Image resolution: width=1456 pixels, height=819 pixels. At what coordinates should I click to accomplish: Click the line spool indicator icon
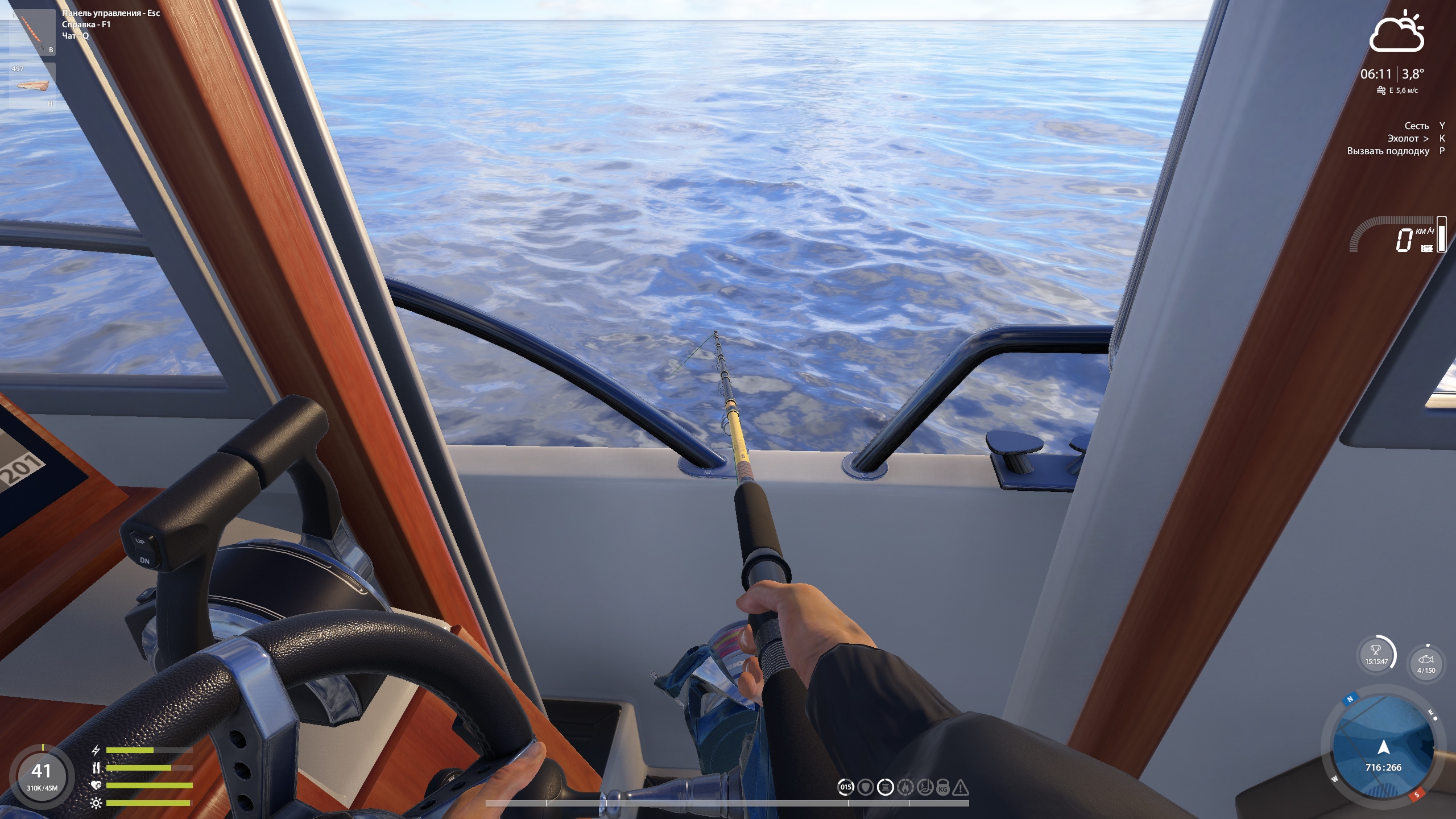(x=886, y=787)
